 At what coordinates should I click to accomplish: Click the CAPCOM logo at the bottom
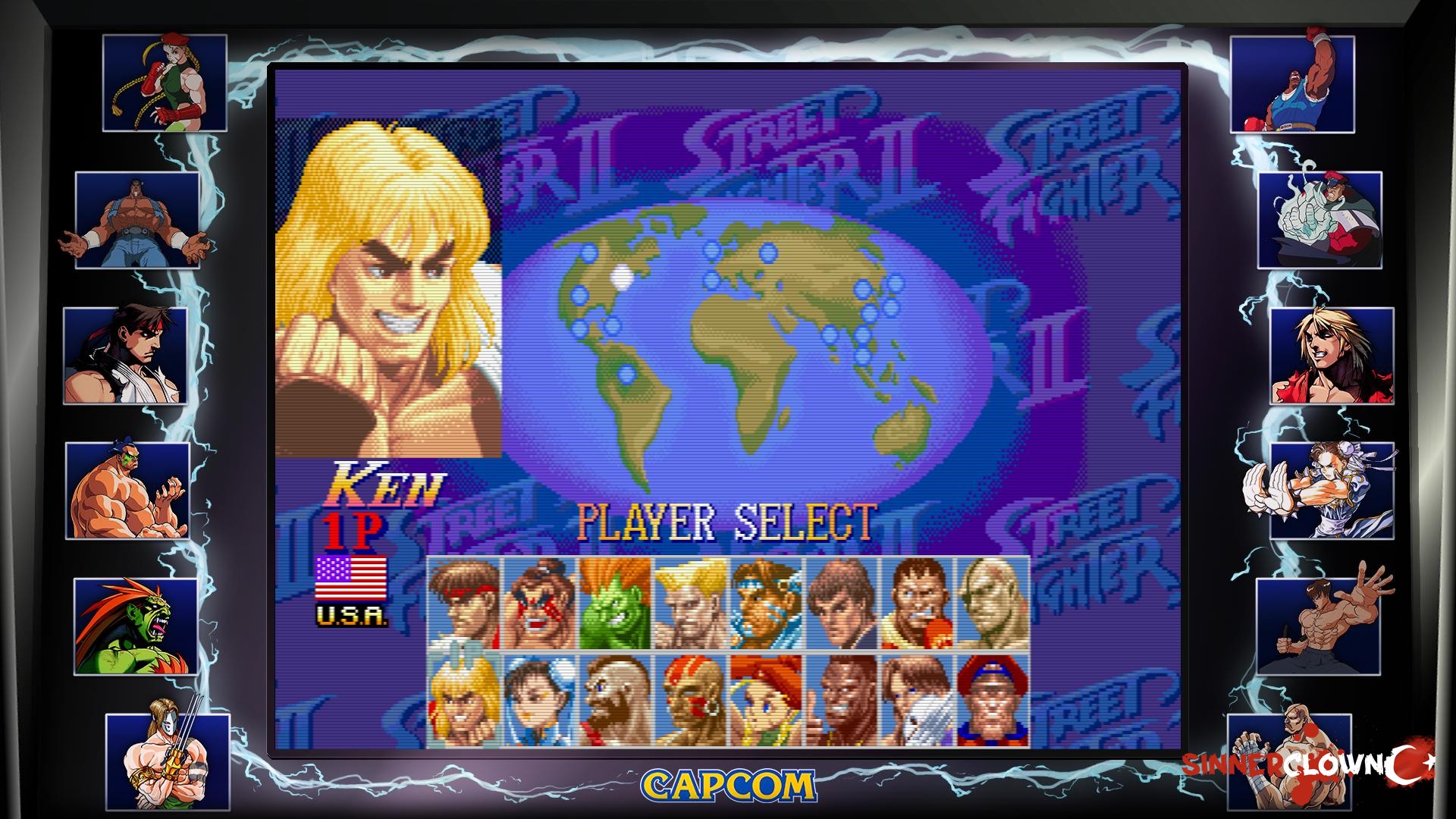pyautogui.click(x=726, y=786)
